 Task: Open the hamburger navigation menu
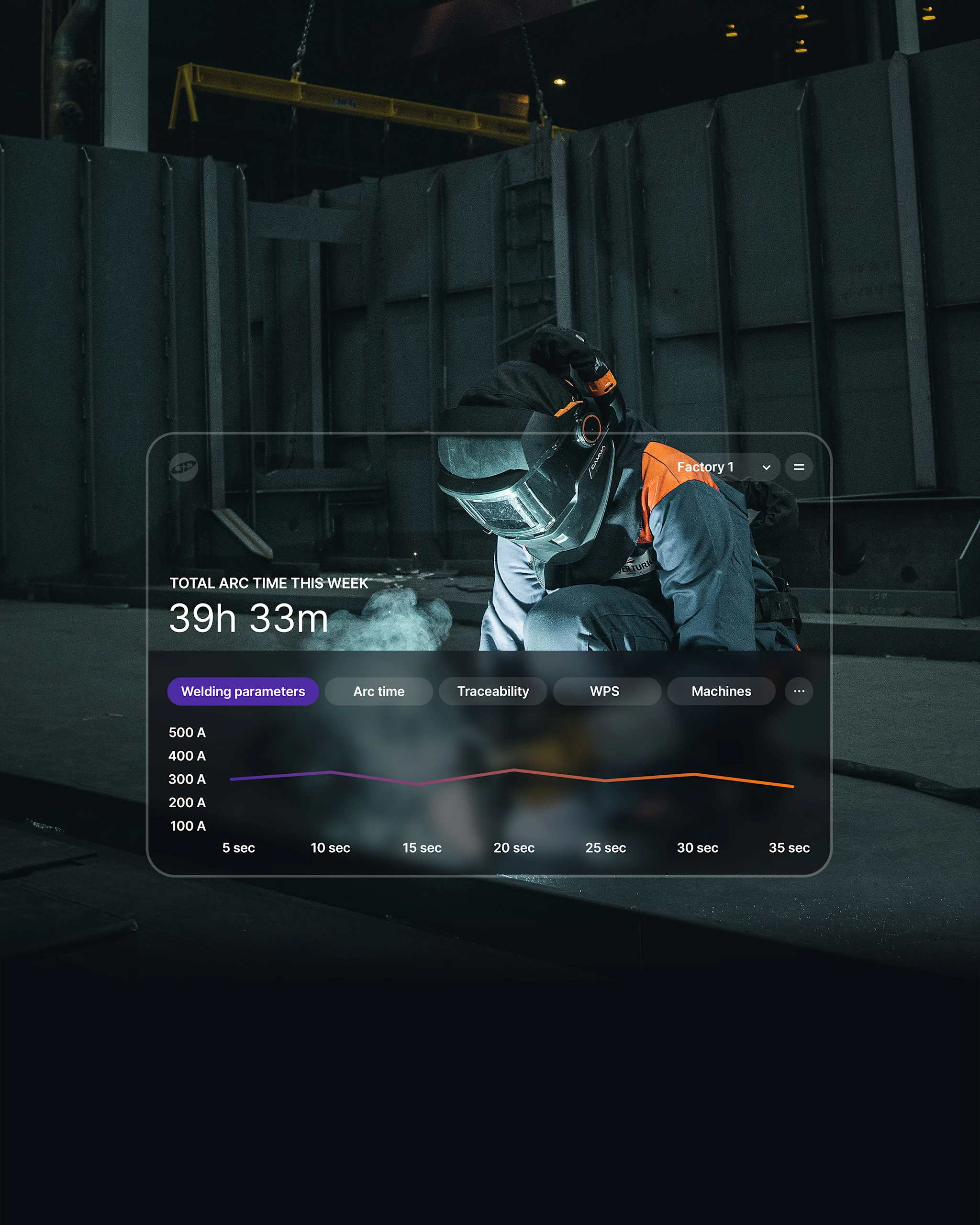tap(799, 467)
